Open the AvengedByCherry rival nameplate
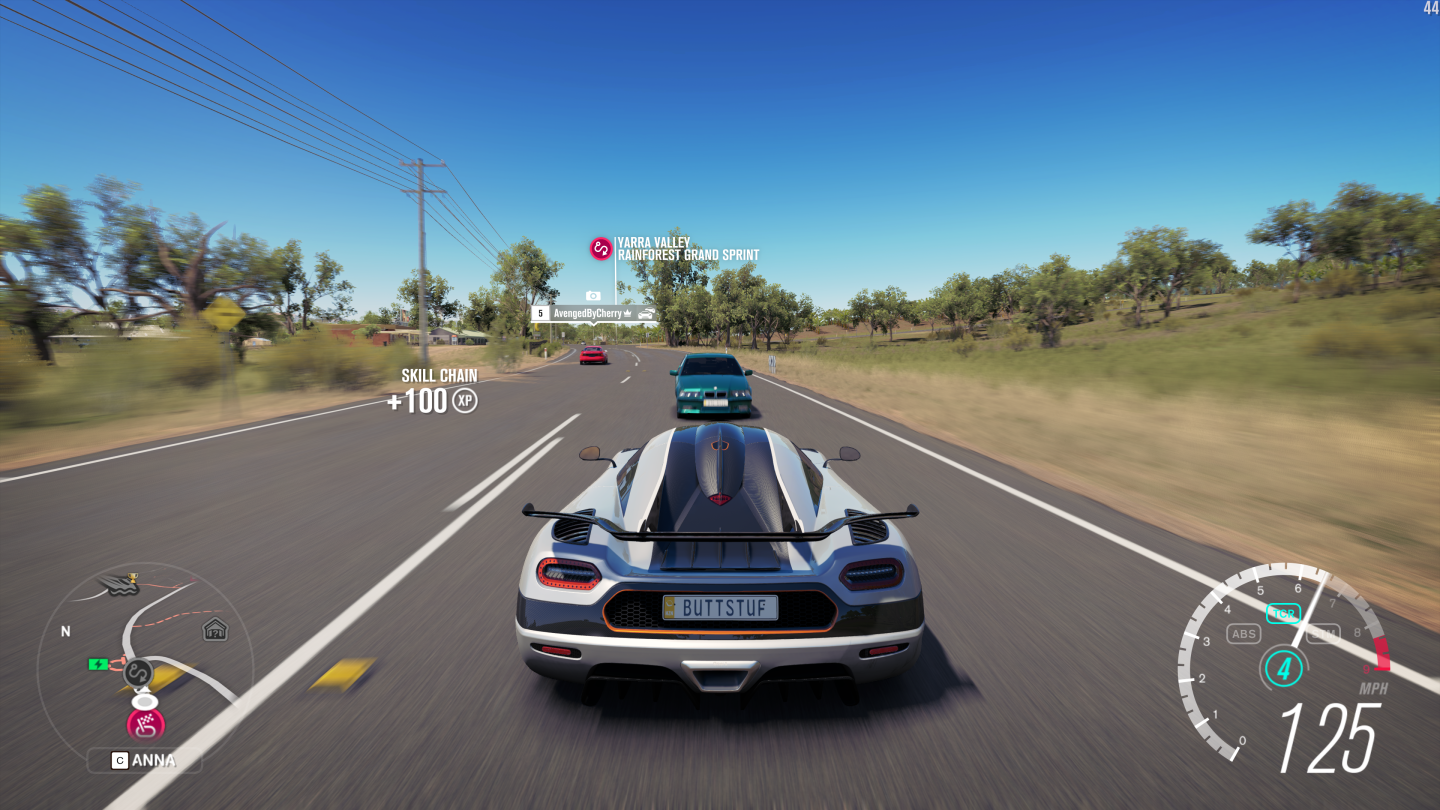 [x=587, y=313]
